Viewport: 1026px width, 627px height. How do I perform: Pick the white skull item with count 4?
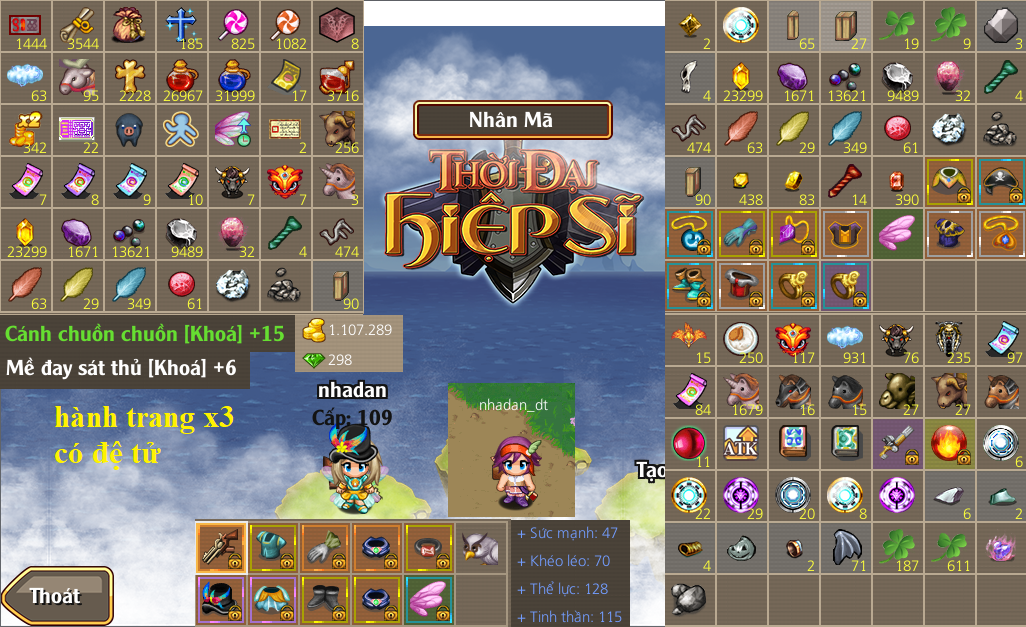691,78
